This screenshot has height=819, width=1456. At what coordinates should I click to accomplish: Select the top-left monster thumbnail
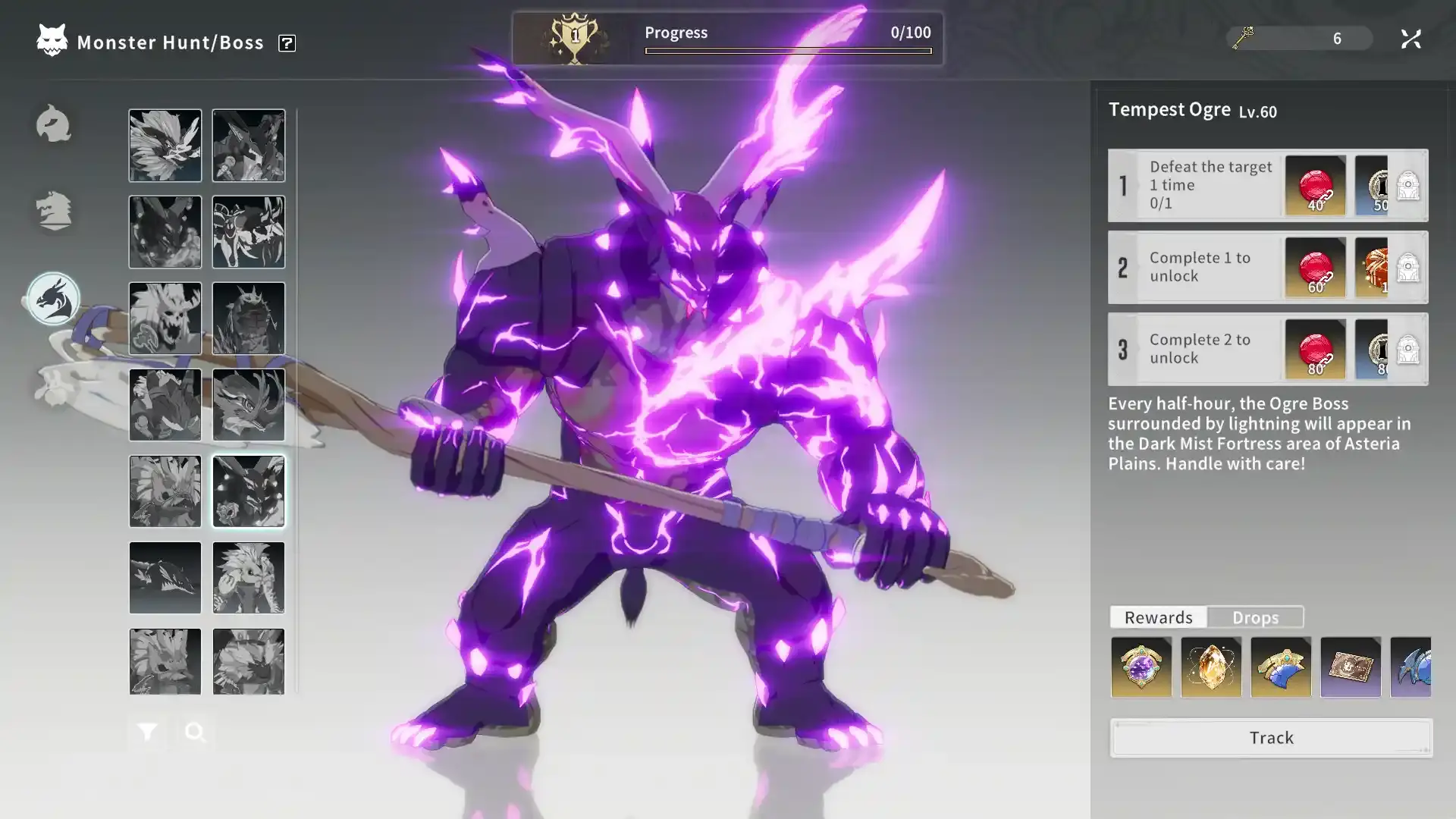pyautogui.click(x=165, y=146)
